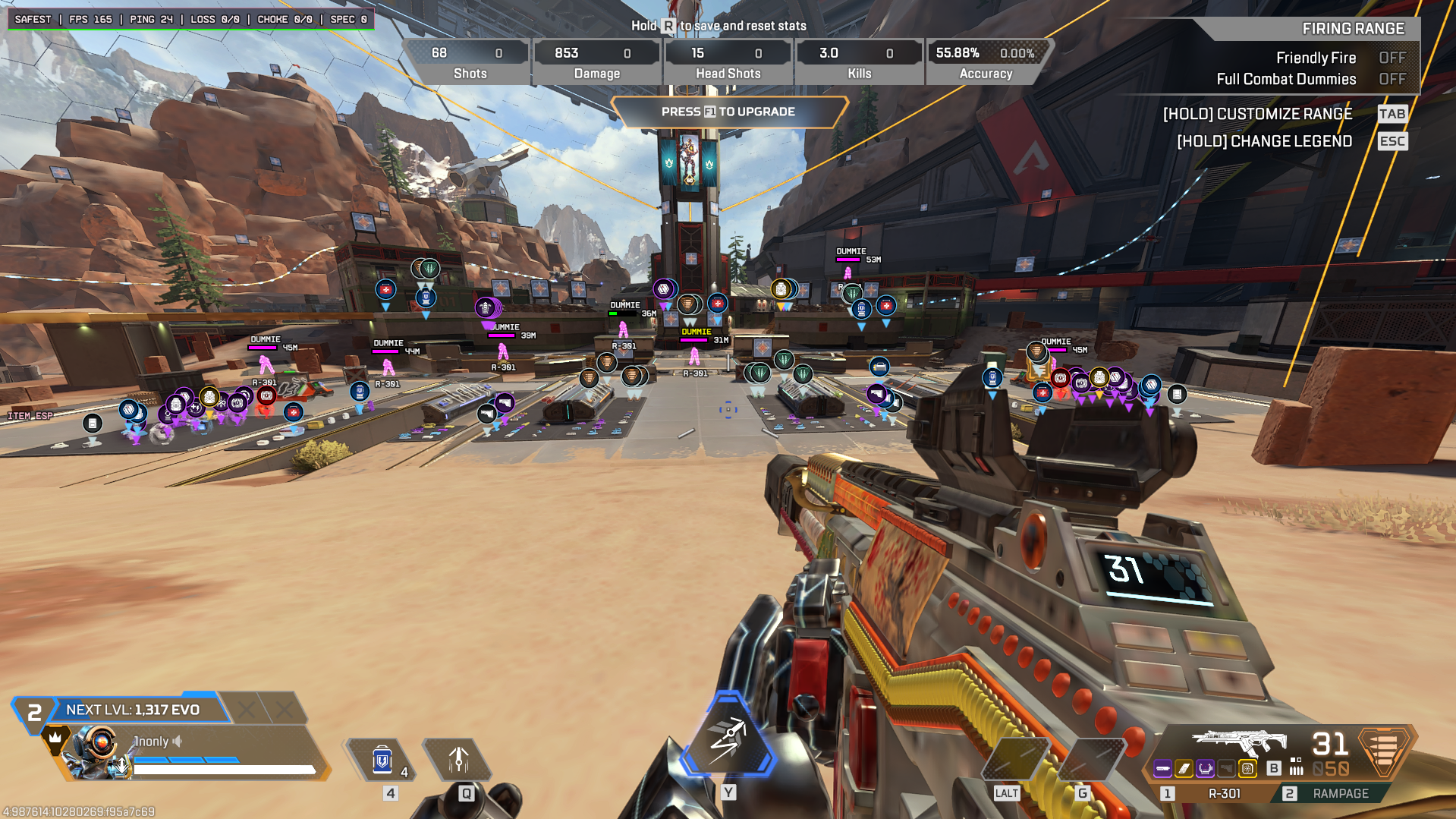Select the yellow-outlined weapon attachment slot

click(1247, 769)
